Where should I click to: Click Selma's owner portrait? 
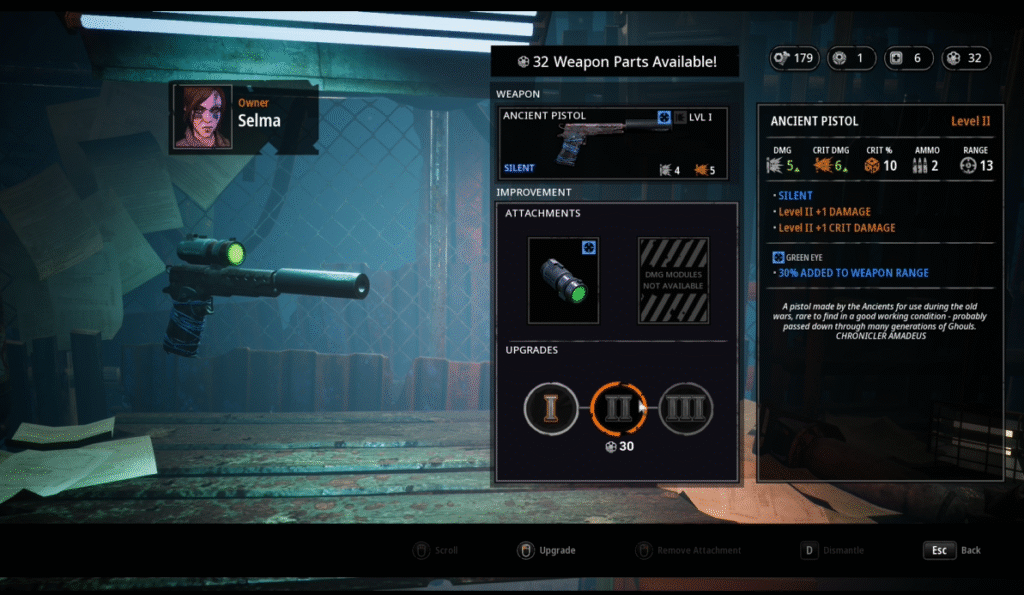tap(203, 116)
